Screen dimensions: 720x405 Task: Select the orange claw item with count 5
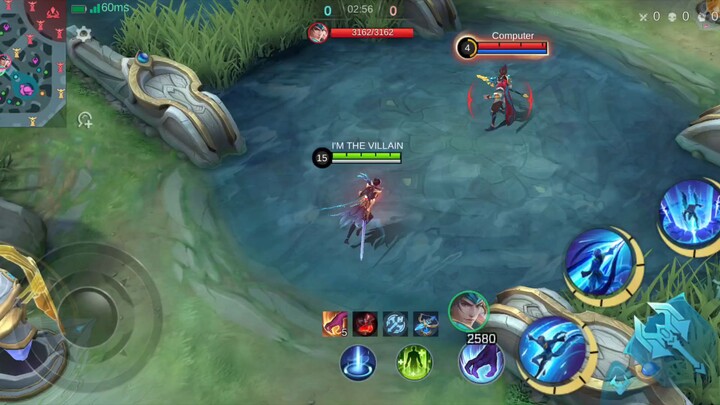pos(334,323)
